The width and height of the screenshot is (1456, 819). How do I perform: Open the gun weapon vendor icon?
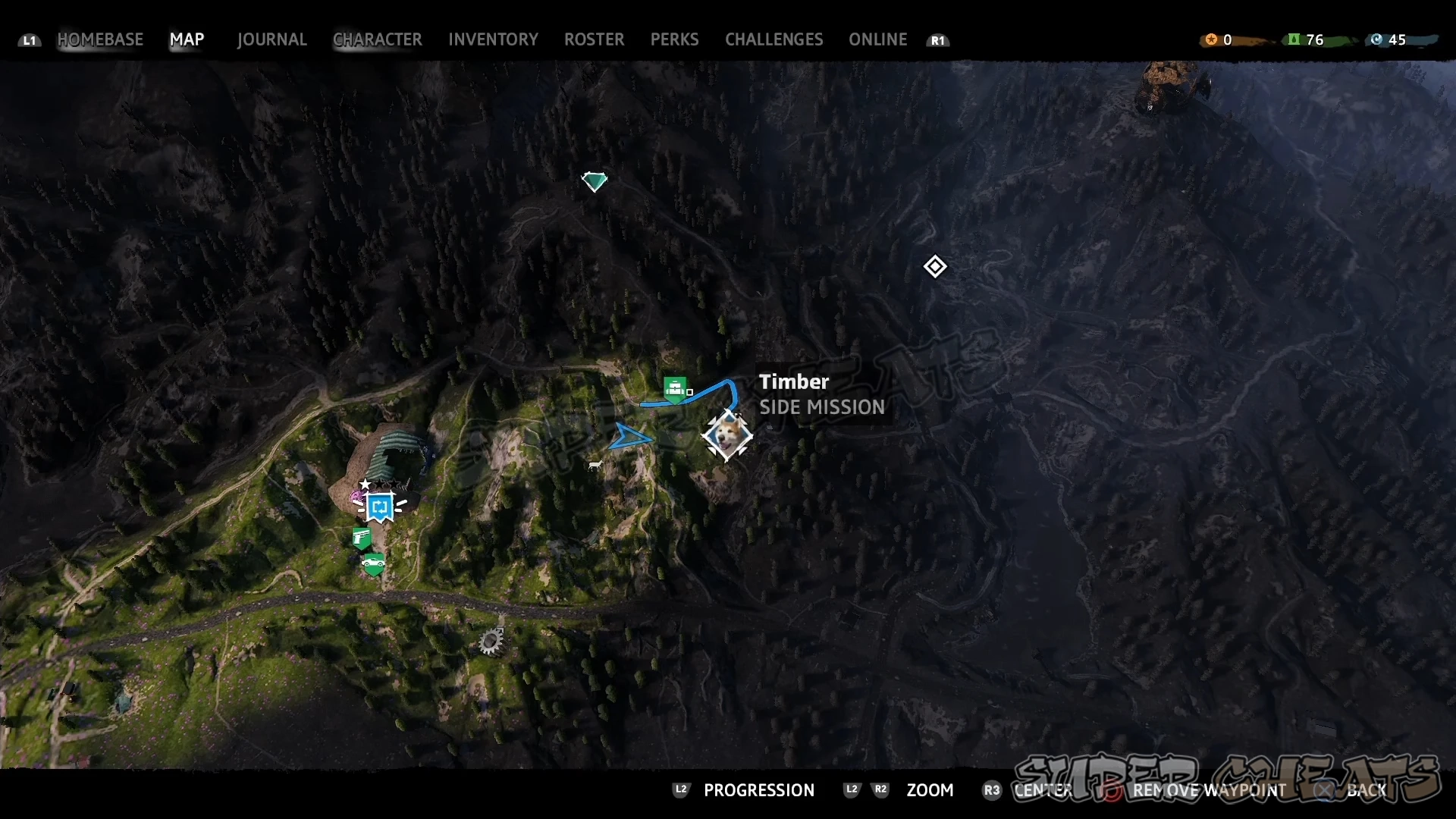click(x=362, y=537)
